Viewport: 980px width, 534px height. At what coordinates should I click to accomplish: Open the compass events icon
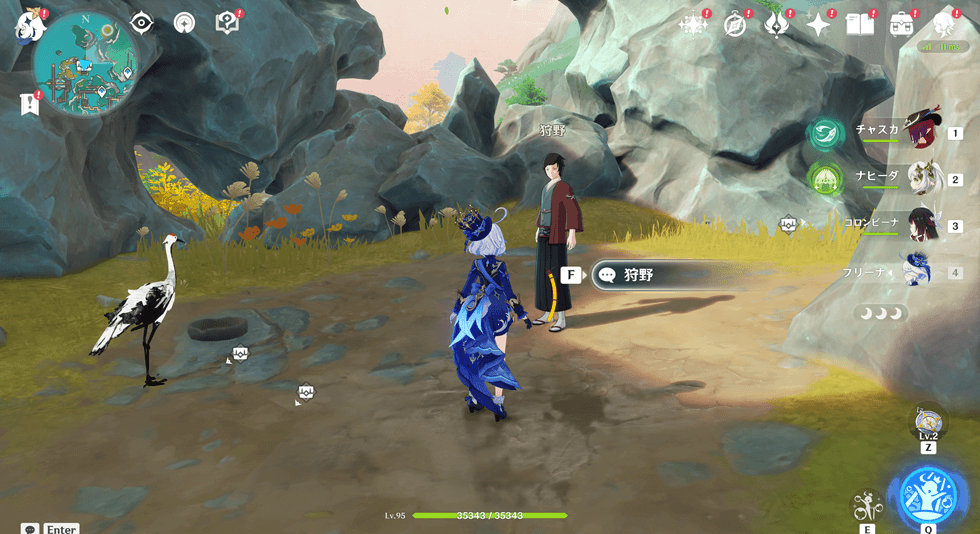click(x=735, y=25)
